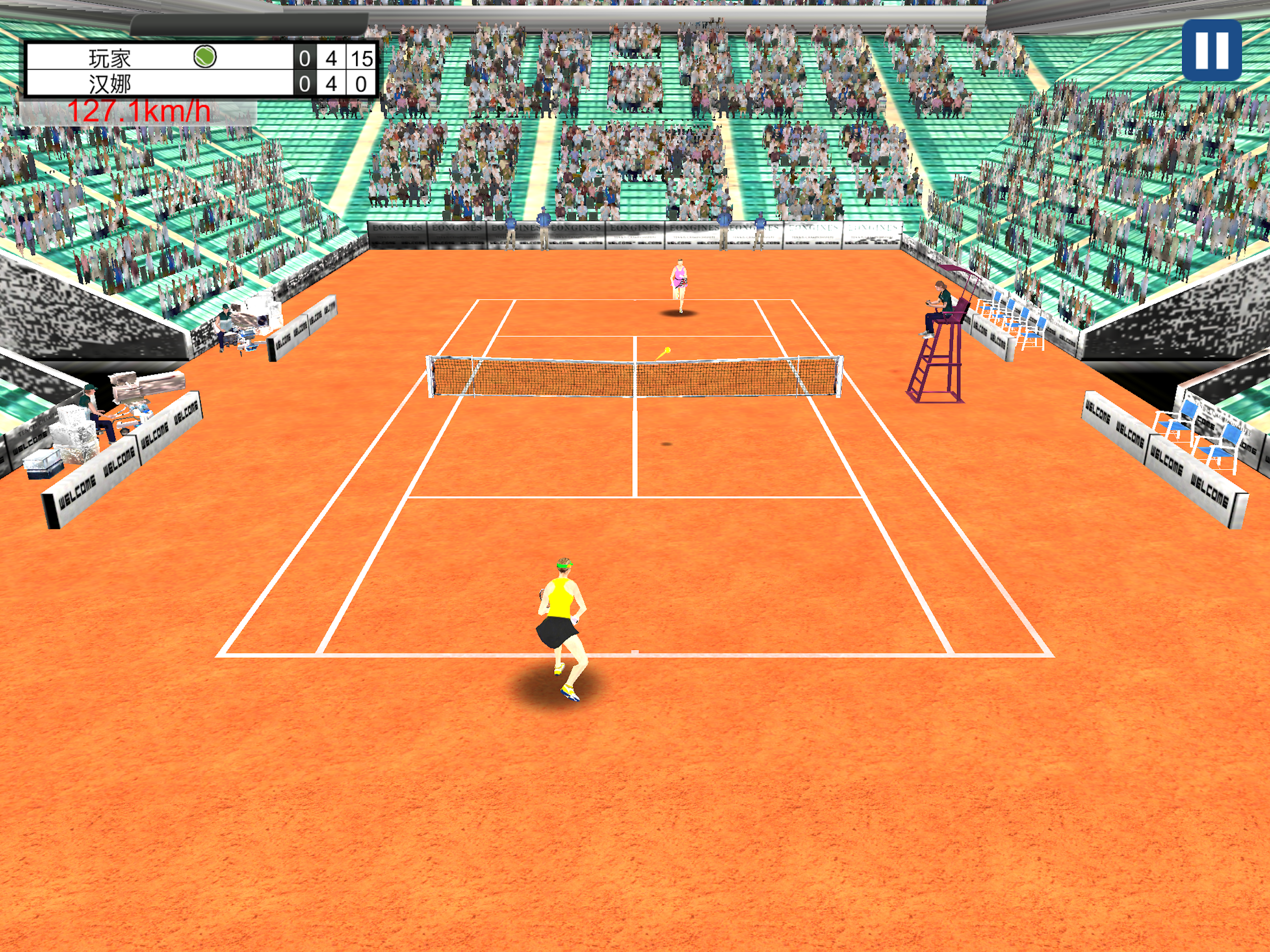Viewport: 1270px width, 952px height.
Task: Pause the tennis match
Action: 1211,50
